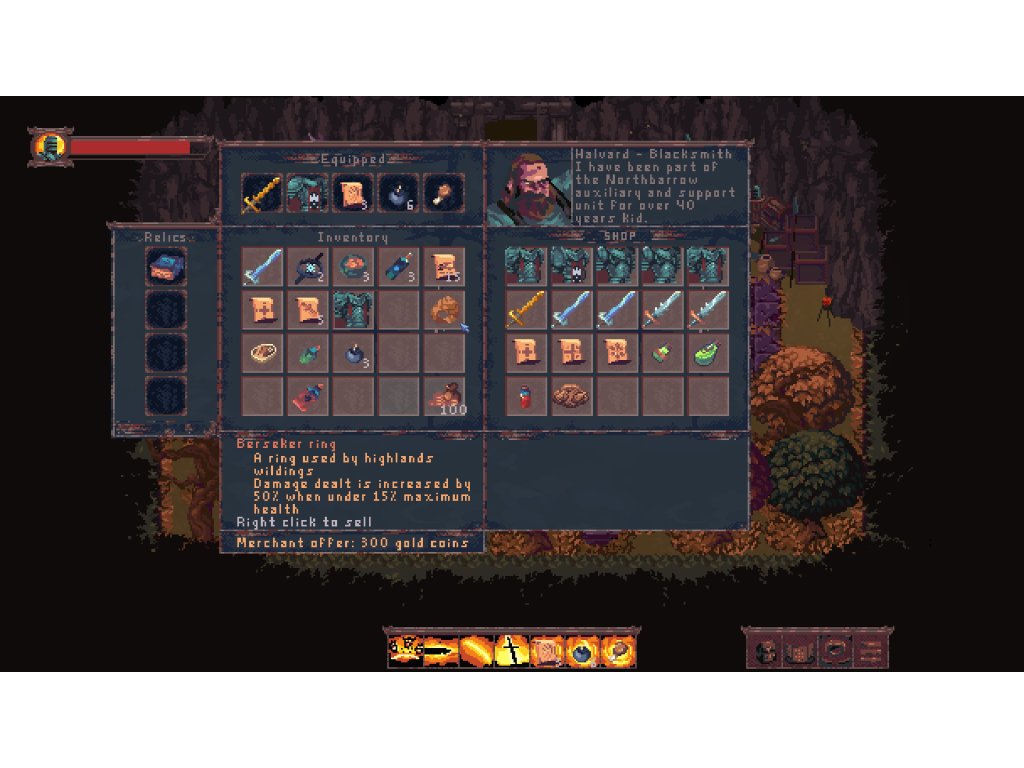Select the Berserker ring in inventory

pos(444,310)
